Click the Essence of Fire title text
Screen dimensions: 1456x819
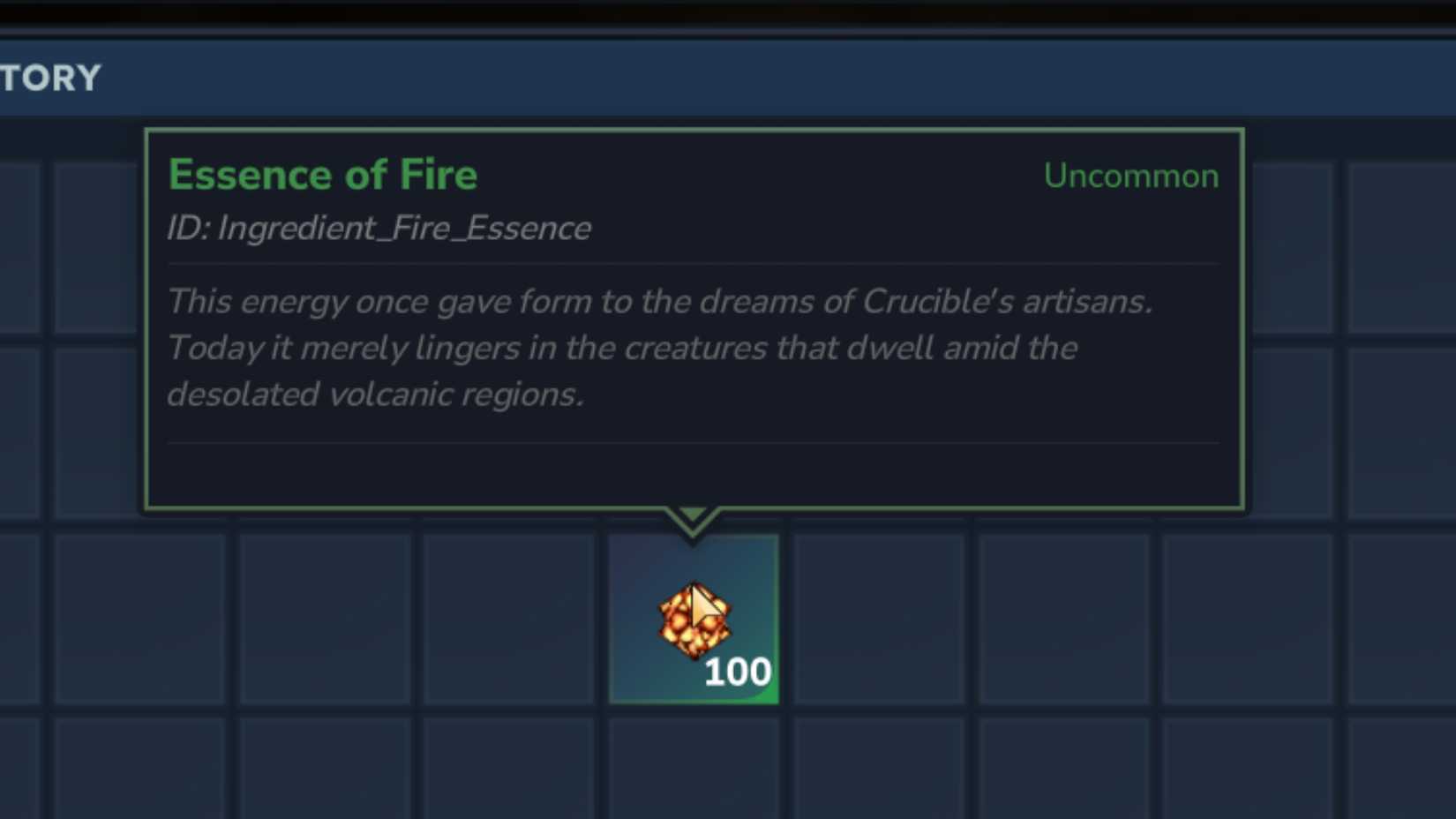click(x=324, y=174)
